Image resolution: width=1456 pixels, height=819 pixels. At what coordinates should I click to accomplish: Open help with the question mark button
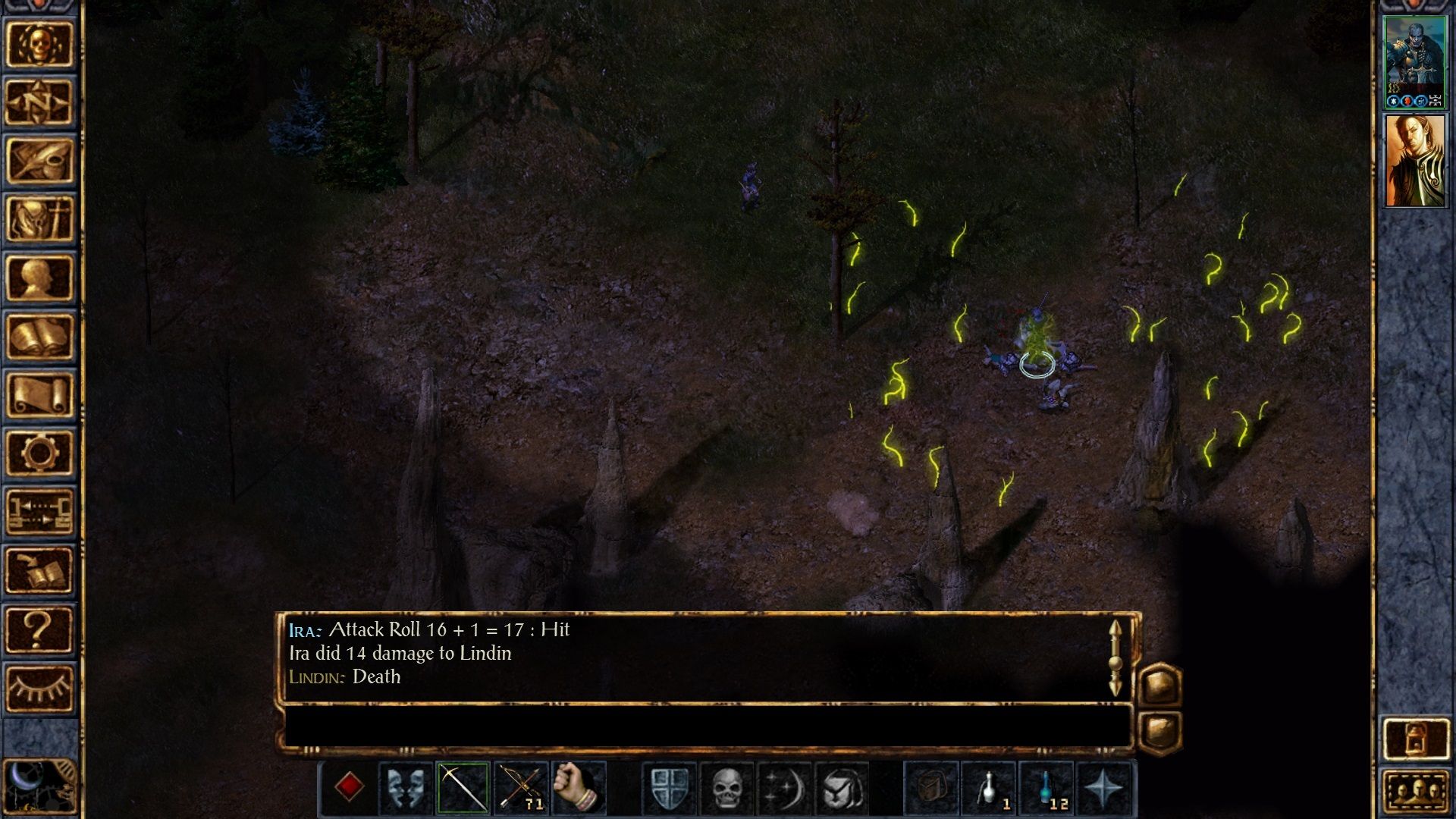(39, 629)
